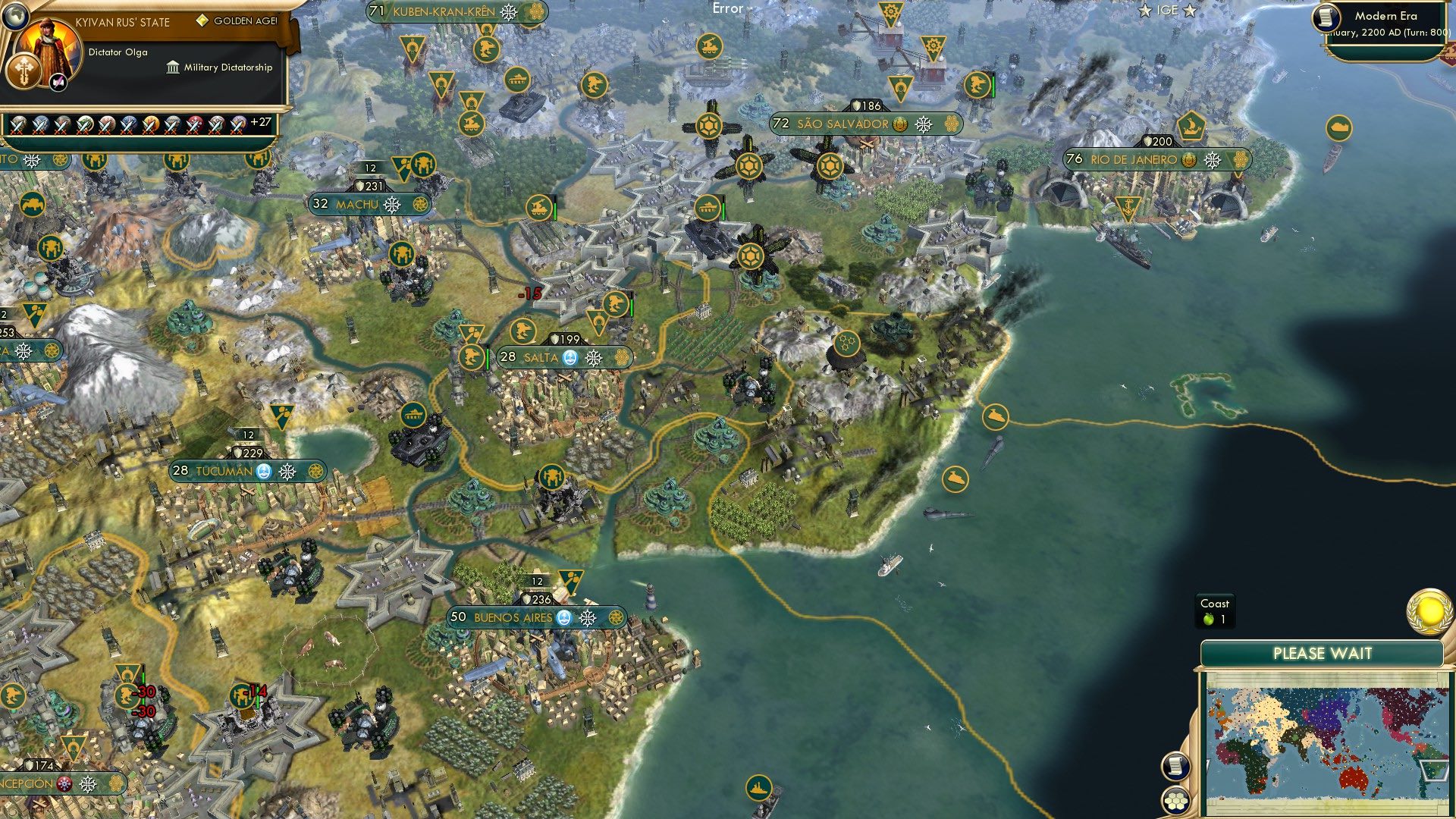The width and height of the screenshot is (1456, 819).
Task: Click the Golden Age diamond icon
Action: (202, 20)
